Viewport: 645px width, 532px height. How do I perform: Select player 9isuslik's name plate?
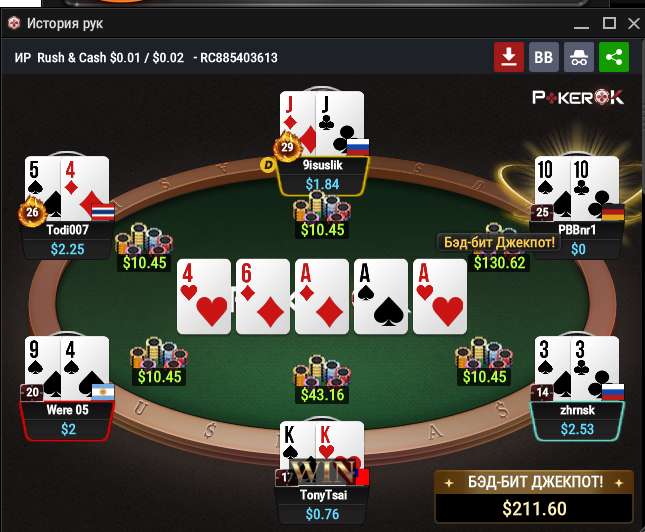pos(322,175)
